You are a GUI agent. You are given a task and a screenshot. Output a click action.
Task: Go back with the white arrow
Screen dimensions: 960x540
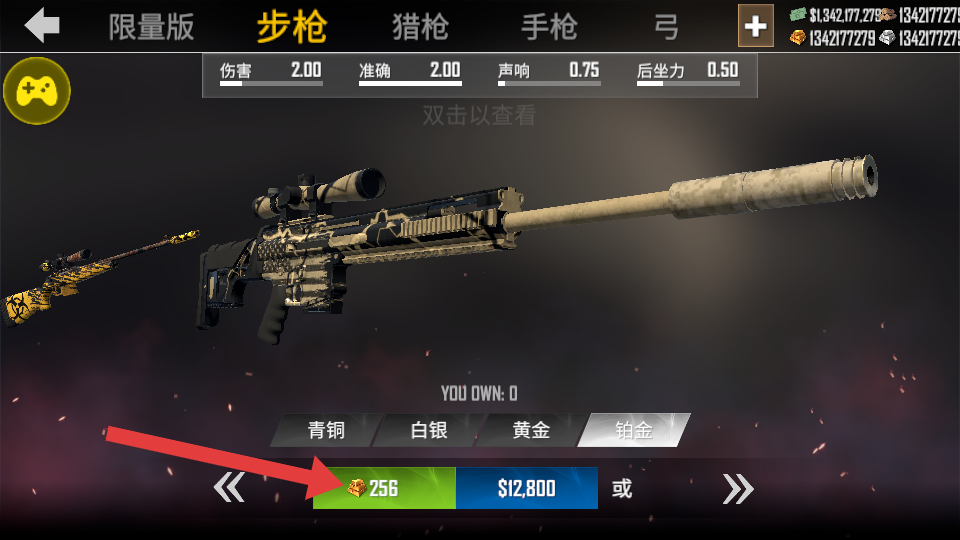[x=42, y=25]
